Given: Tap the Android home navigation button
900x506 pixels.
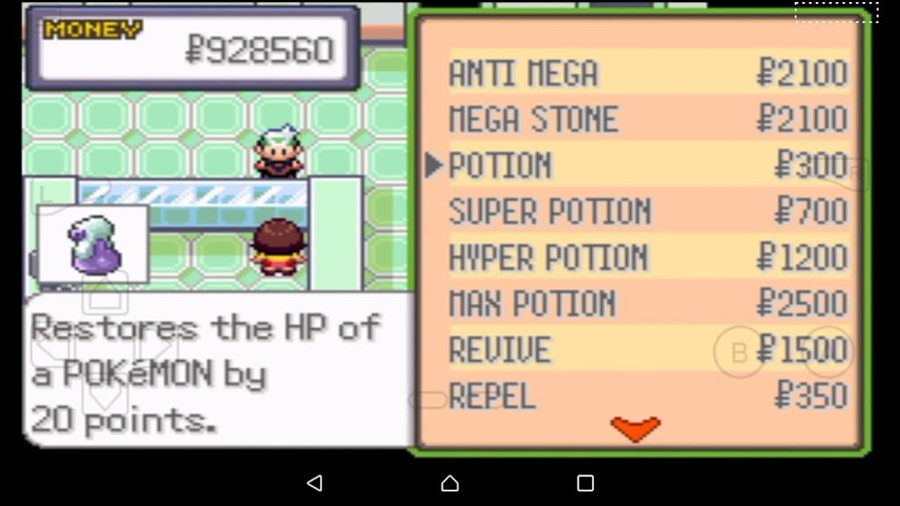Looking at the screenshot, I should [x=450, y=483].
